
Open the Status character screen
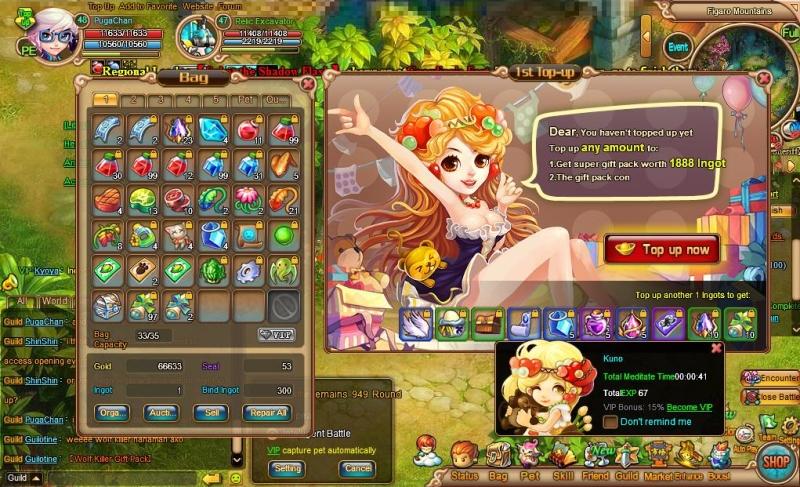click(x=464, y=460)
